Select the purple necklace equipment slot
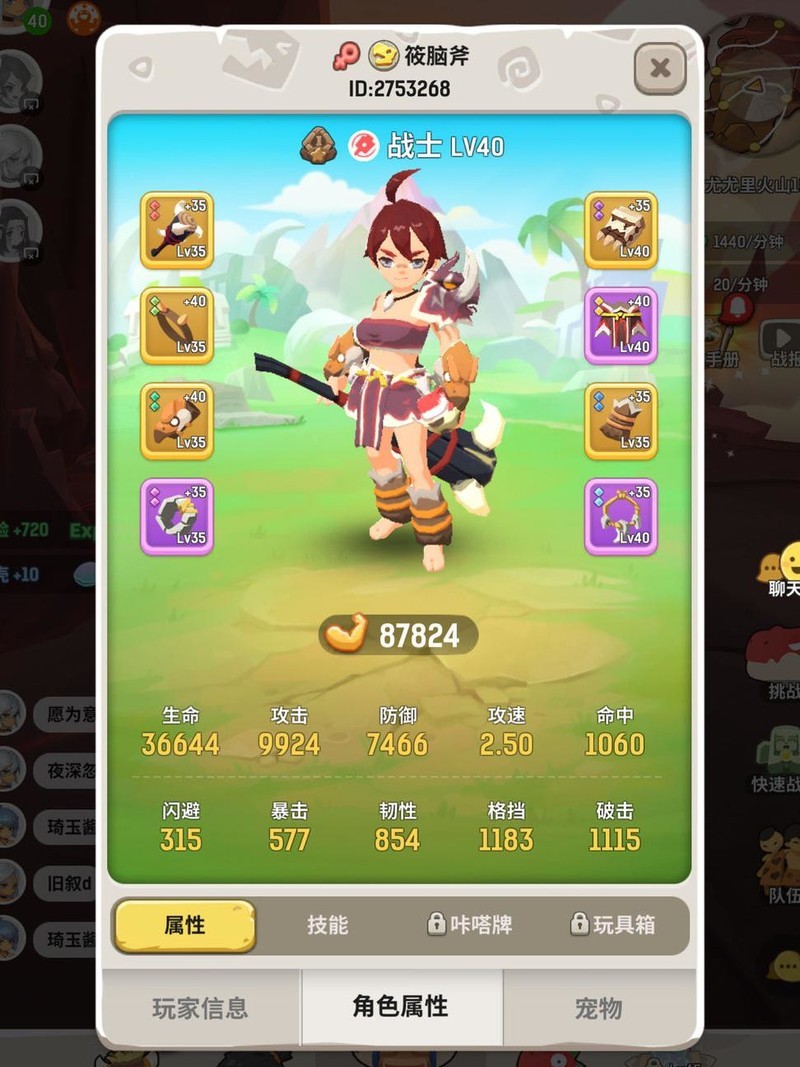This screenshot has width=800, height=1067. pos(621,516)
